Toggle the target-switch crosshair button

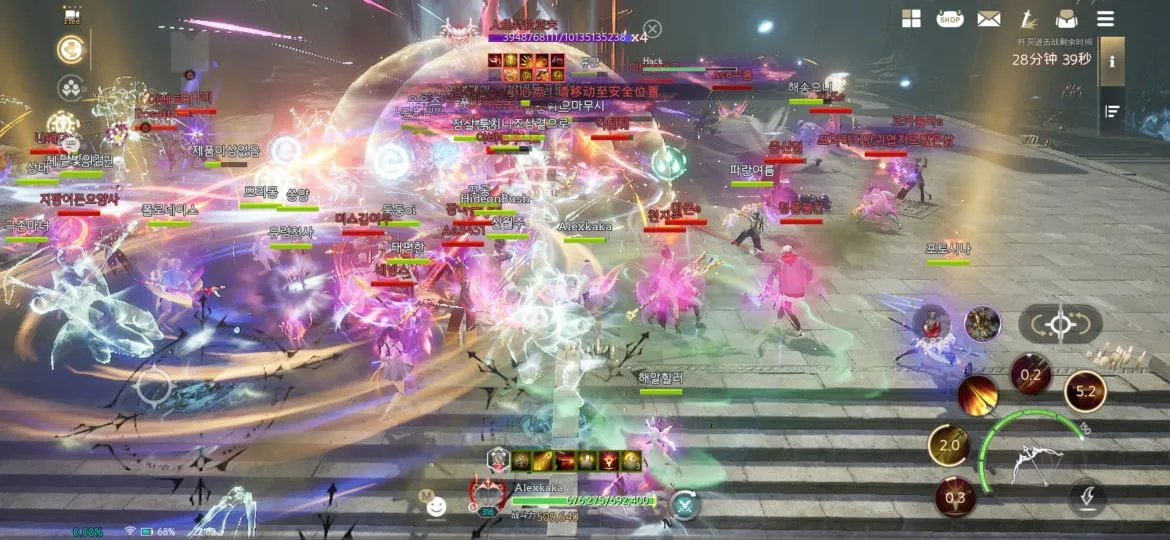click(x=1060, y=324)
